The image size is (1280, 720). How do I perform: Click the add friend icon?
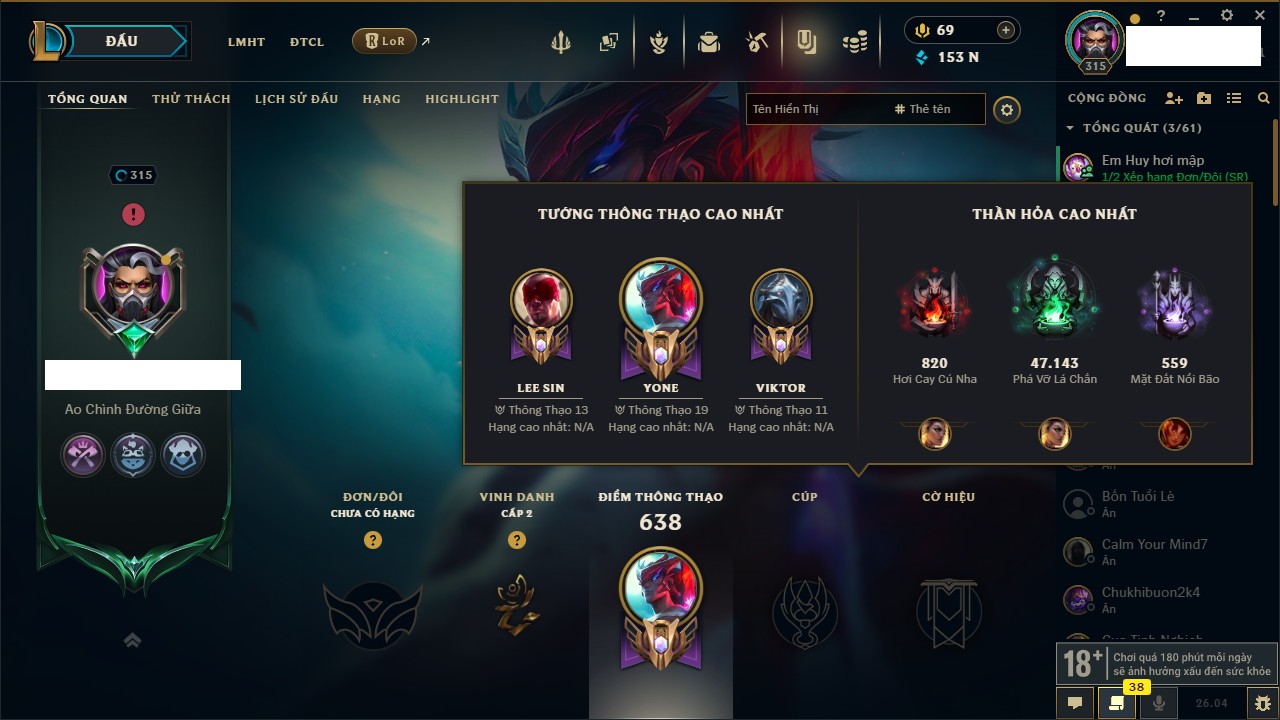click(x=1174, y=98)
